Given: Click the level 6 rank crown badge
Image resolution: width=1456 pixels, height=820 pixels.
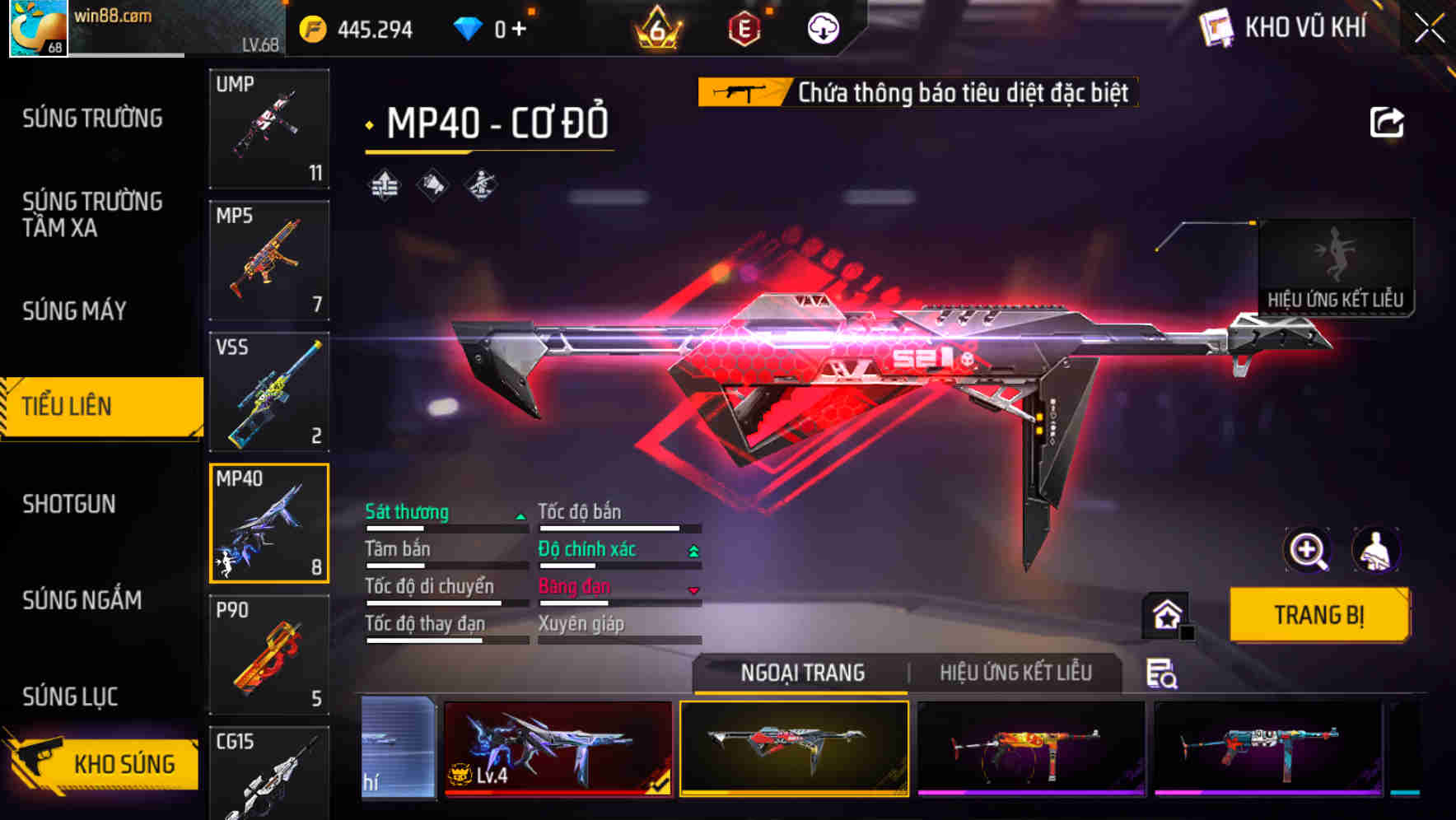Looking at the screenshot, I should pyautogui.click(x=656, y=27).
